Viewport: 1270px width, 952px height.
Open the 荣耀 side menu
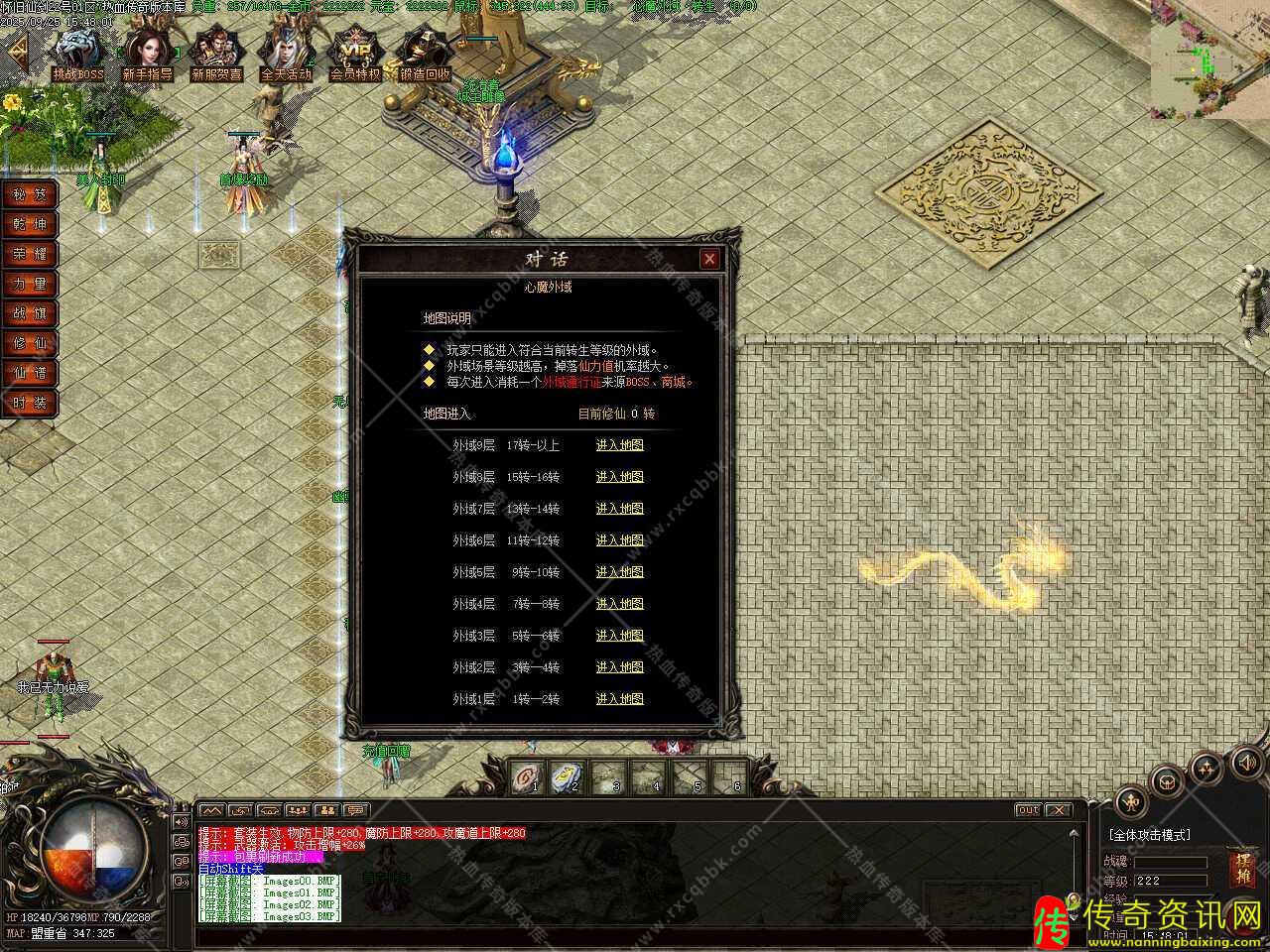coord(29,254)
